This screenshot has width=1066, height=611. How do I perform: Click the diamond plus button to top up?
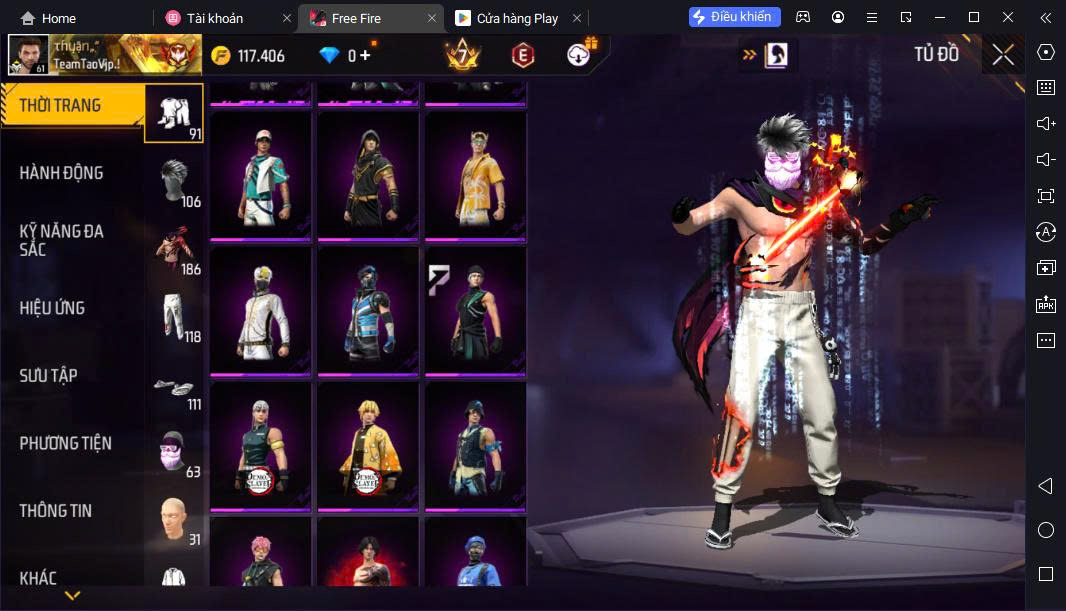366,56
